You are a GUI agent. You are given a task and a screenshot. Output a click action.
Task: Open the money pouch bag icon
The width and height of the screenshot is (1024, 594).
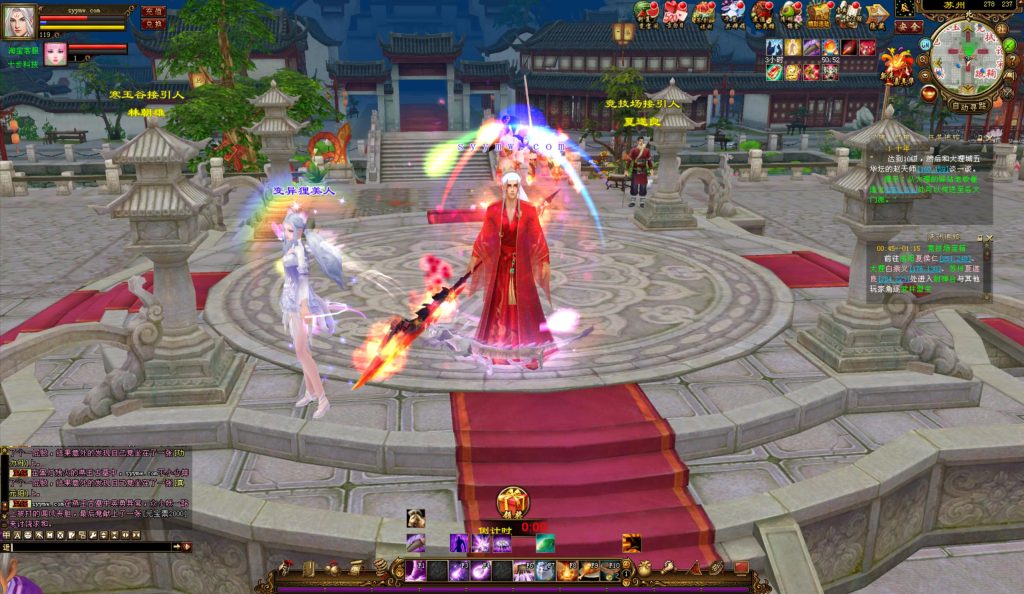pyautogui.click(x=645, y=568)
